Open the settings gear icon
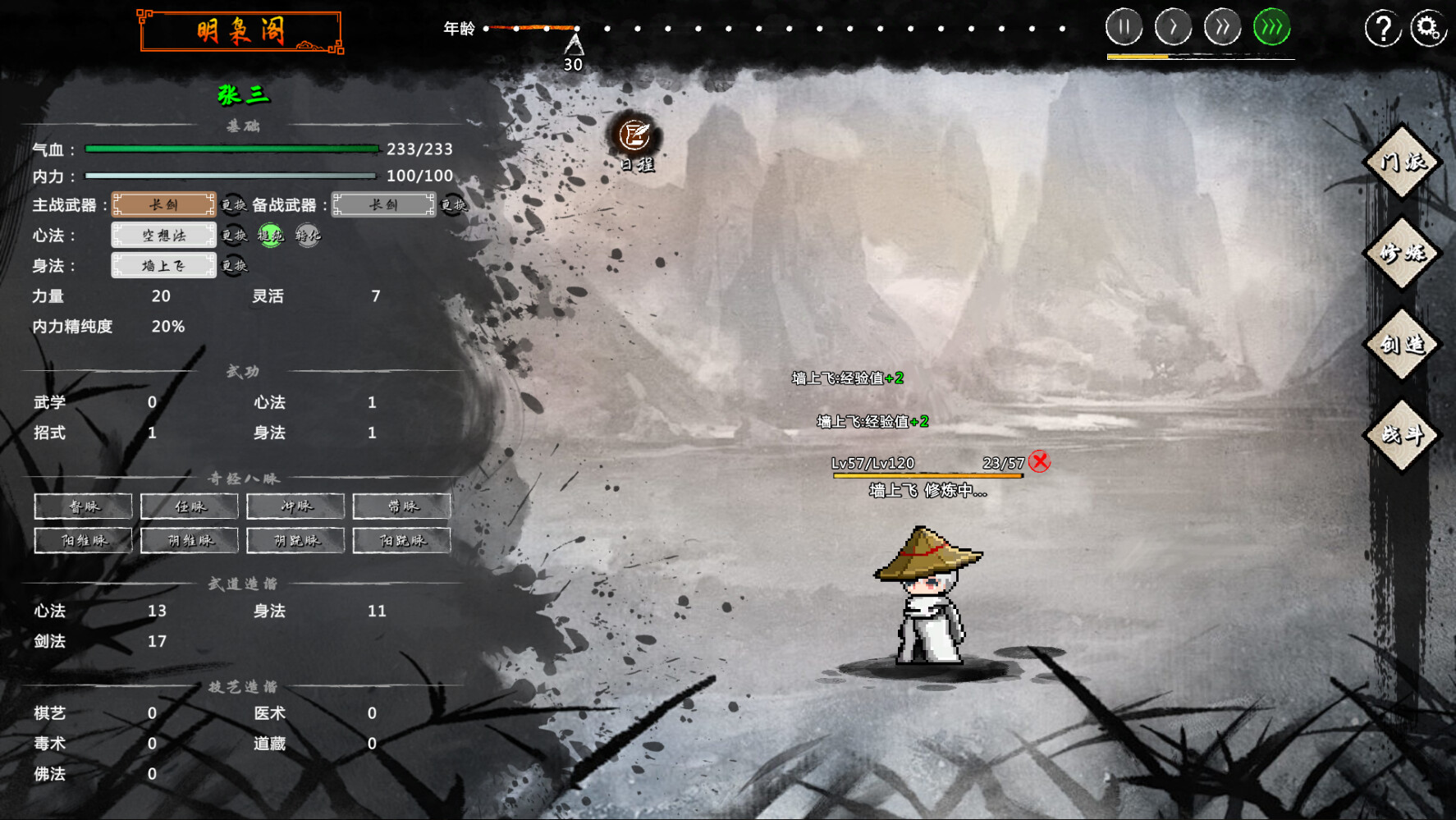This screenshot has width=1456, height=820. 1428,27
